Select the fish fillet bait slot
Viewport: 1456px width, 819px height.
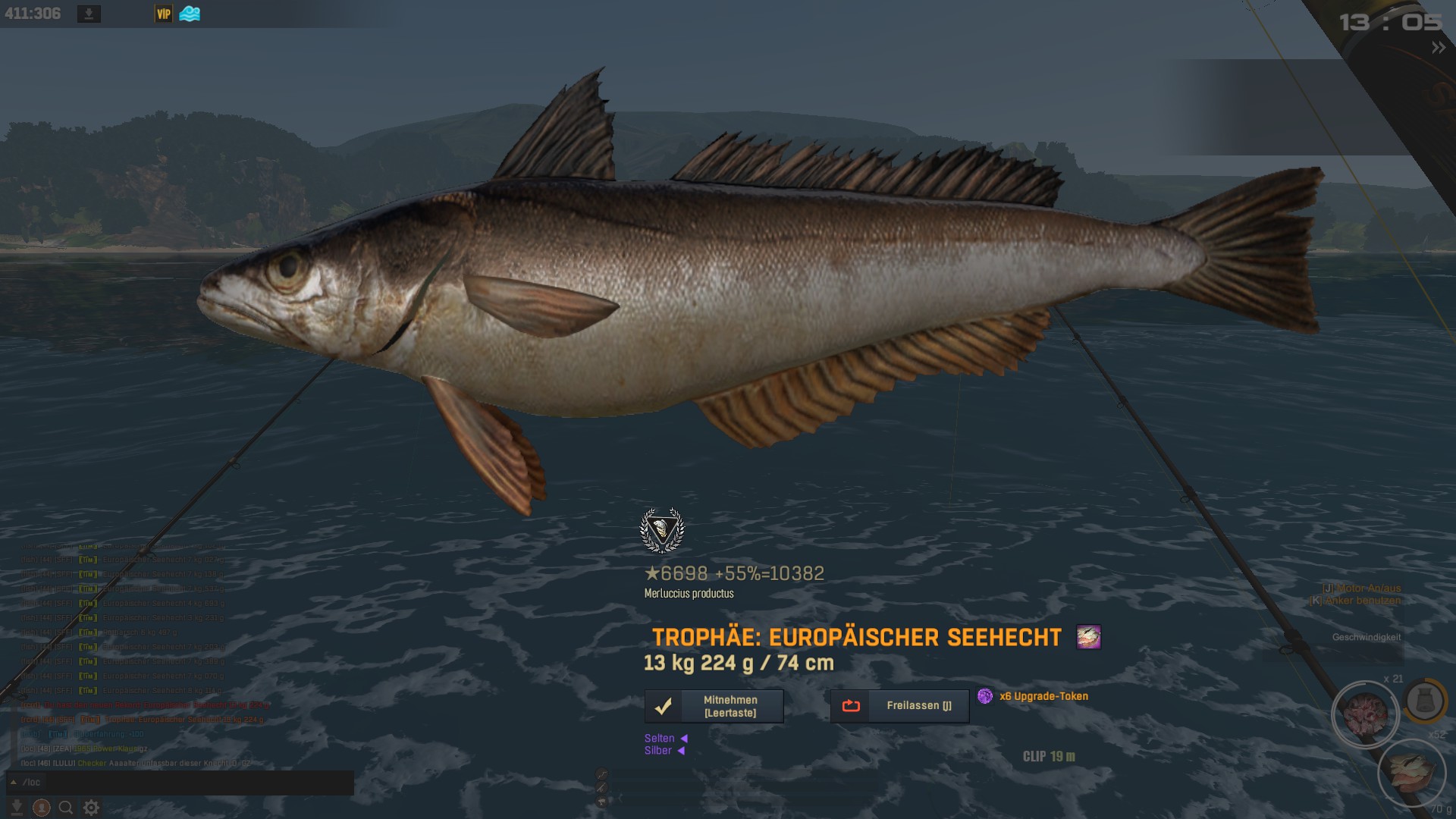(1411, 772)
